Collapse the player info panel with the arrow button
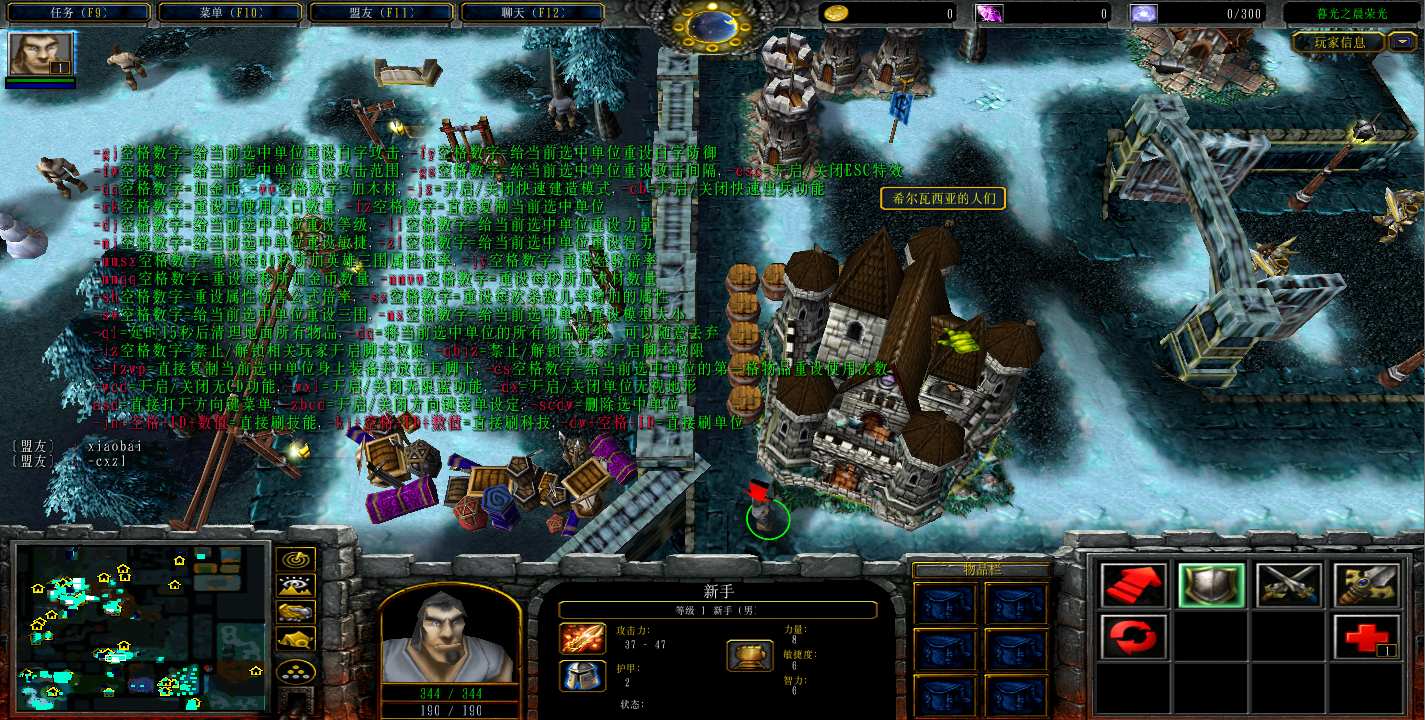The image size is (1425, 720). (x=1404, y=42)
